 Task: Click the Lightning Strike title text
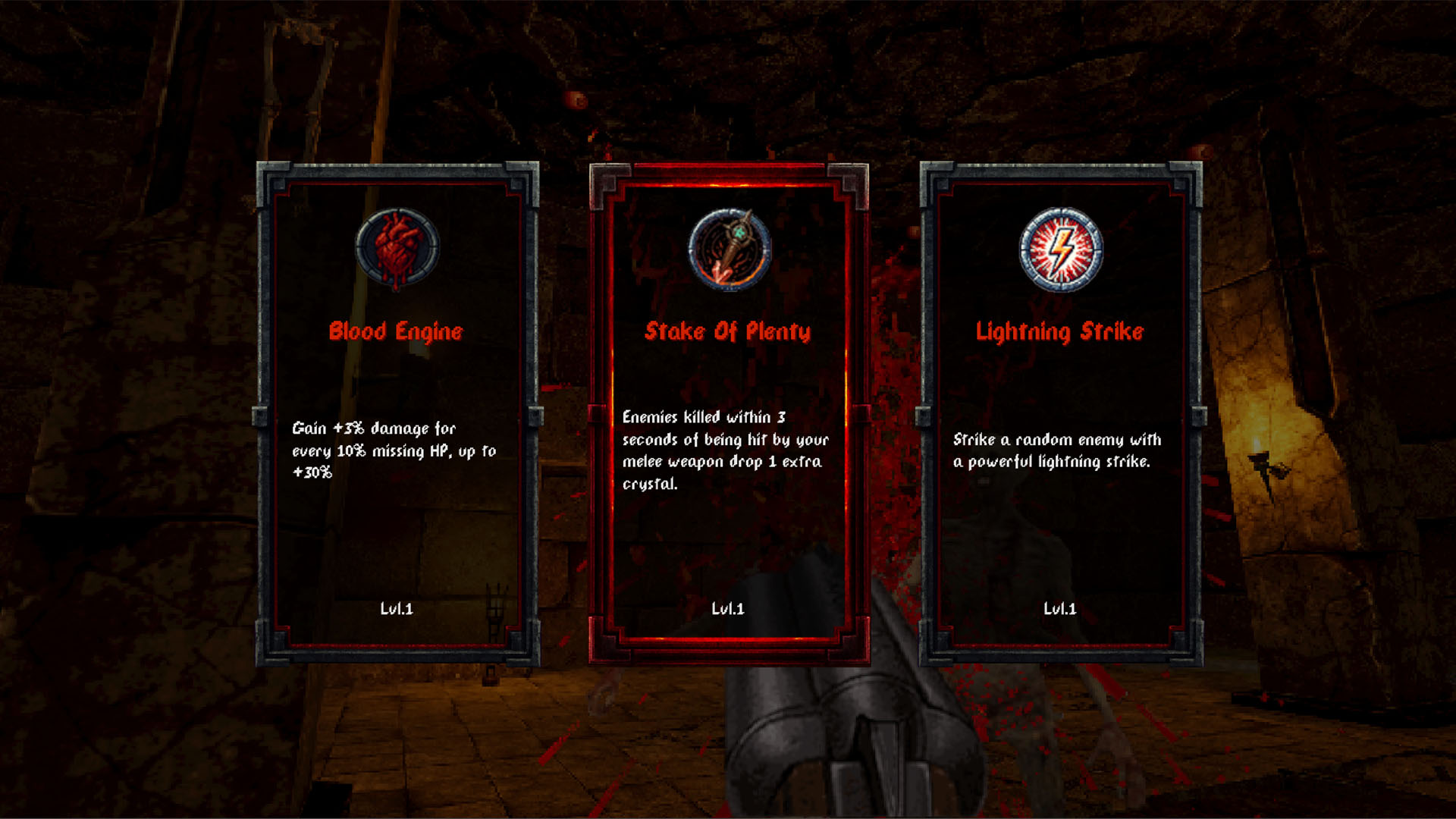(x=1061, y=331)
